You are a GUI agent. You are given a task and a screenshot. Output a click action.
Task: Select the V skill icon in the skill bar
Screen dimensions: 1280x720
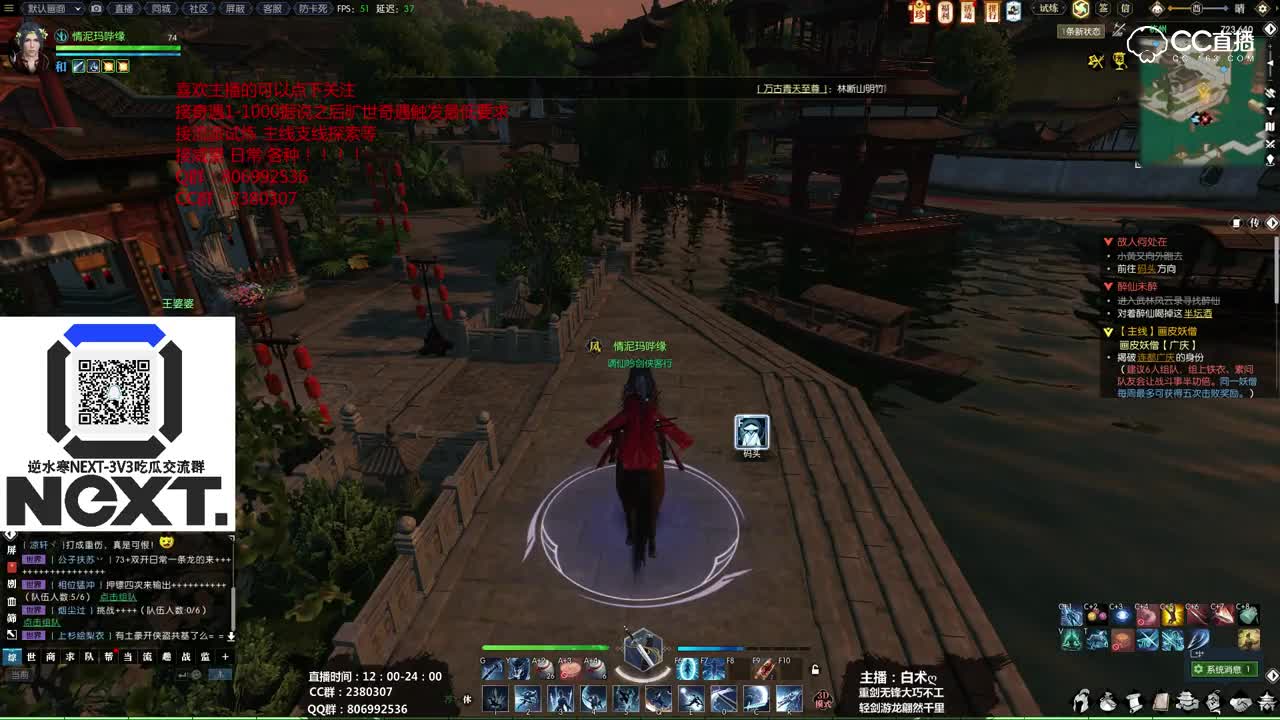tap(1069, 641)
